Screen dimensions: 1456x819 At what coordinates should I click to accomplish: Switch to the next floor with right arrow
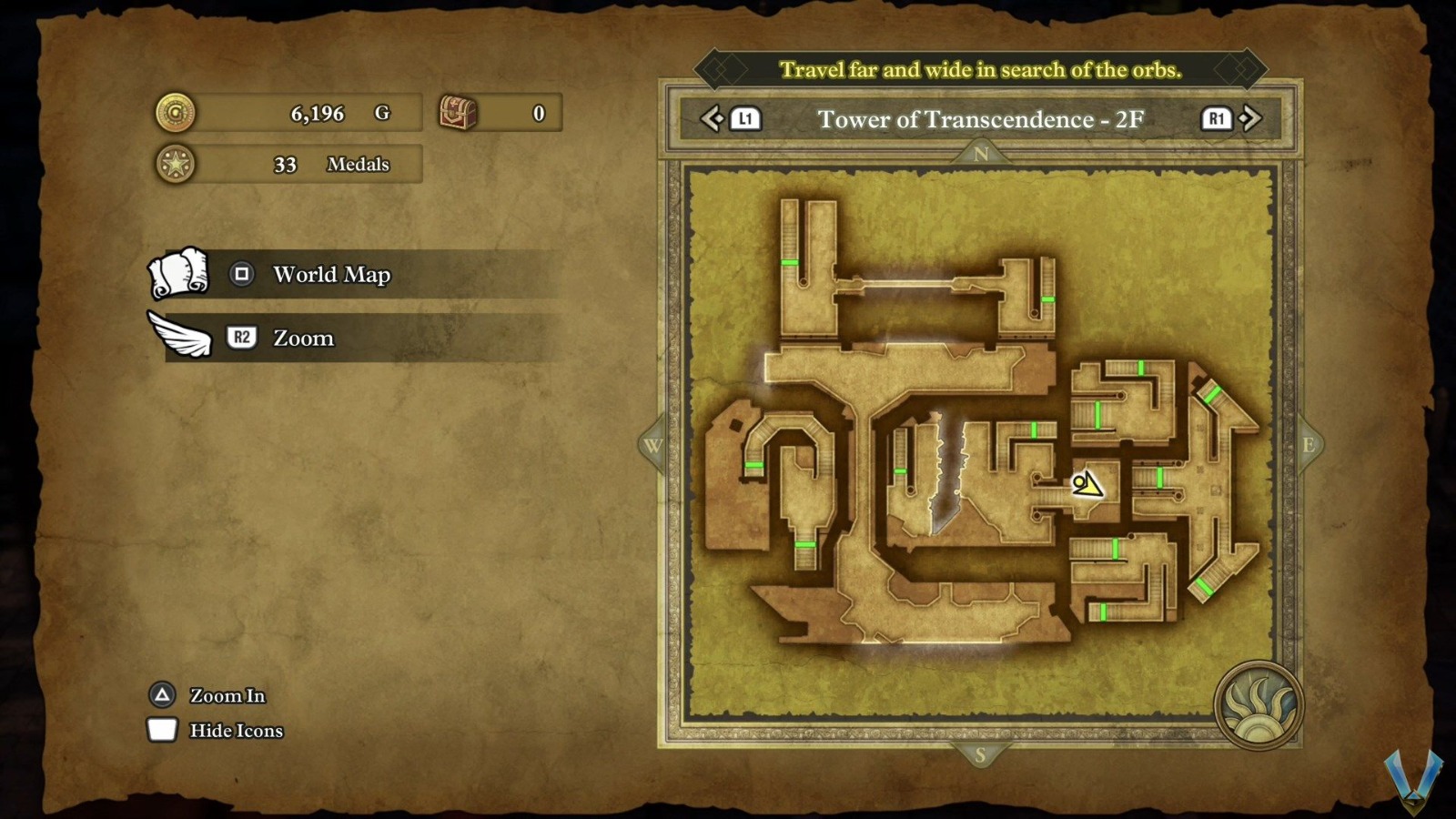pyautogui.click(x=1250, y=118)
